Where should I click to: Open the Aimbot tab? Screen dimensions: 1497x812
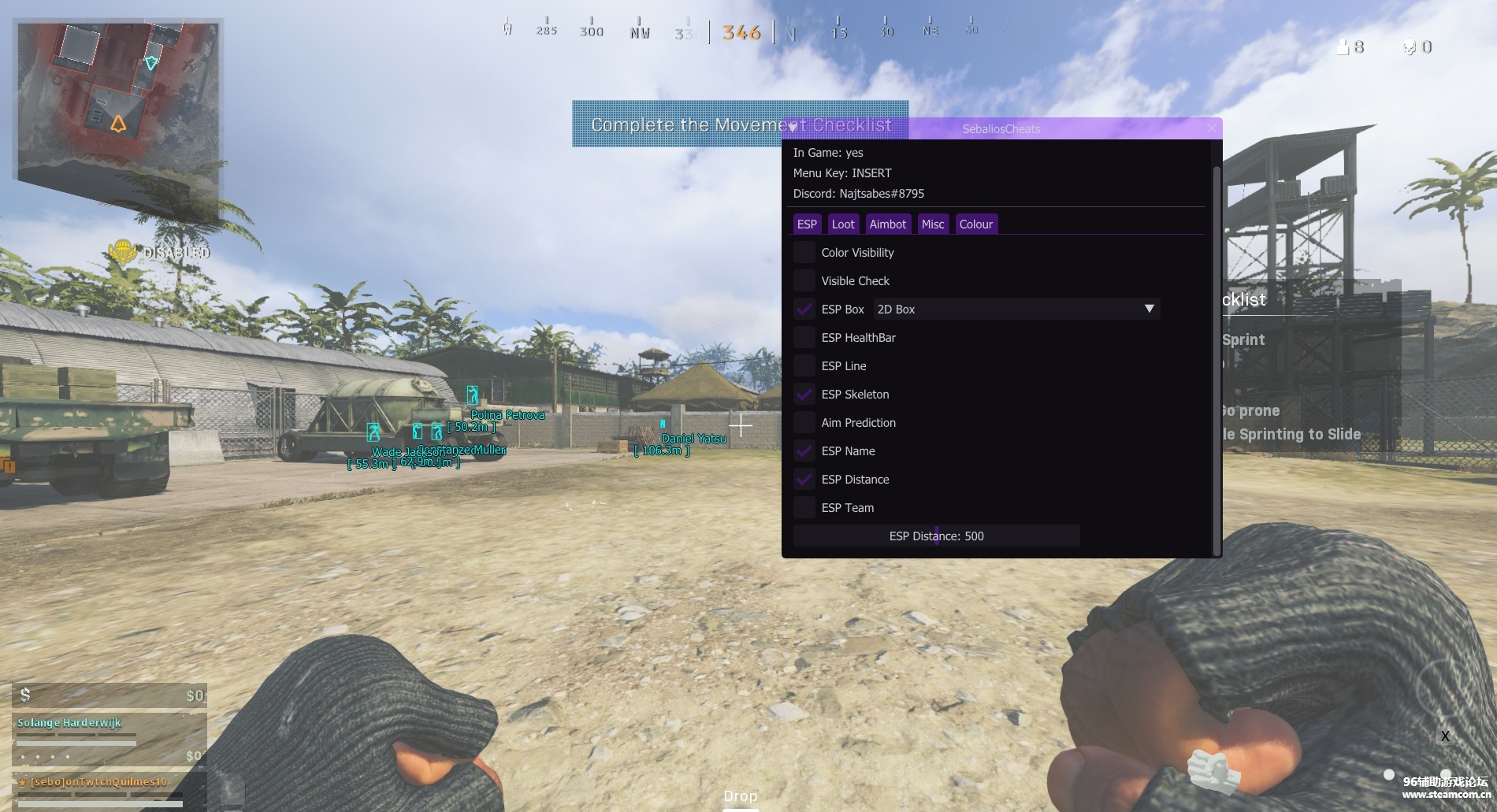point(887,224)
